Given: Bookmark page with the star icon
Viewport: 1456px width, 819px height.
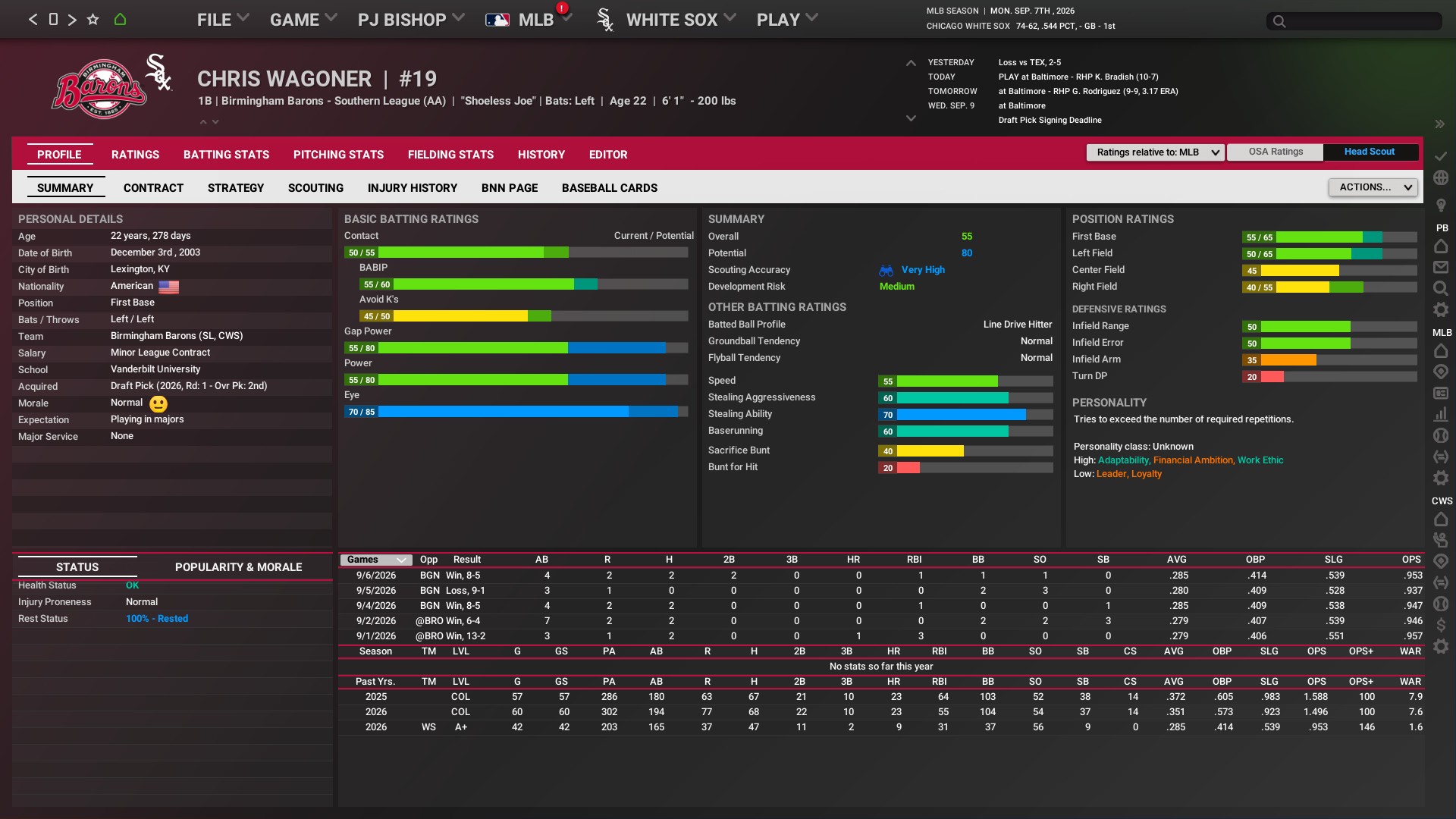Looking at the screenshot, I should coord(93,20).
